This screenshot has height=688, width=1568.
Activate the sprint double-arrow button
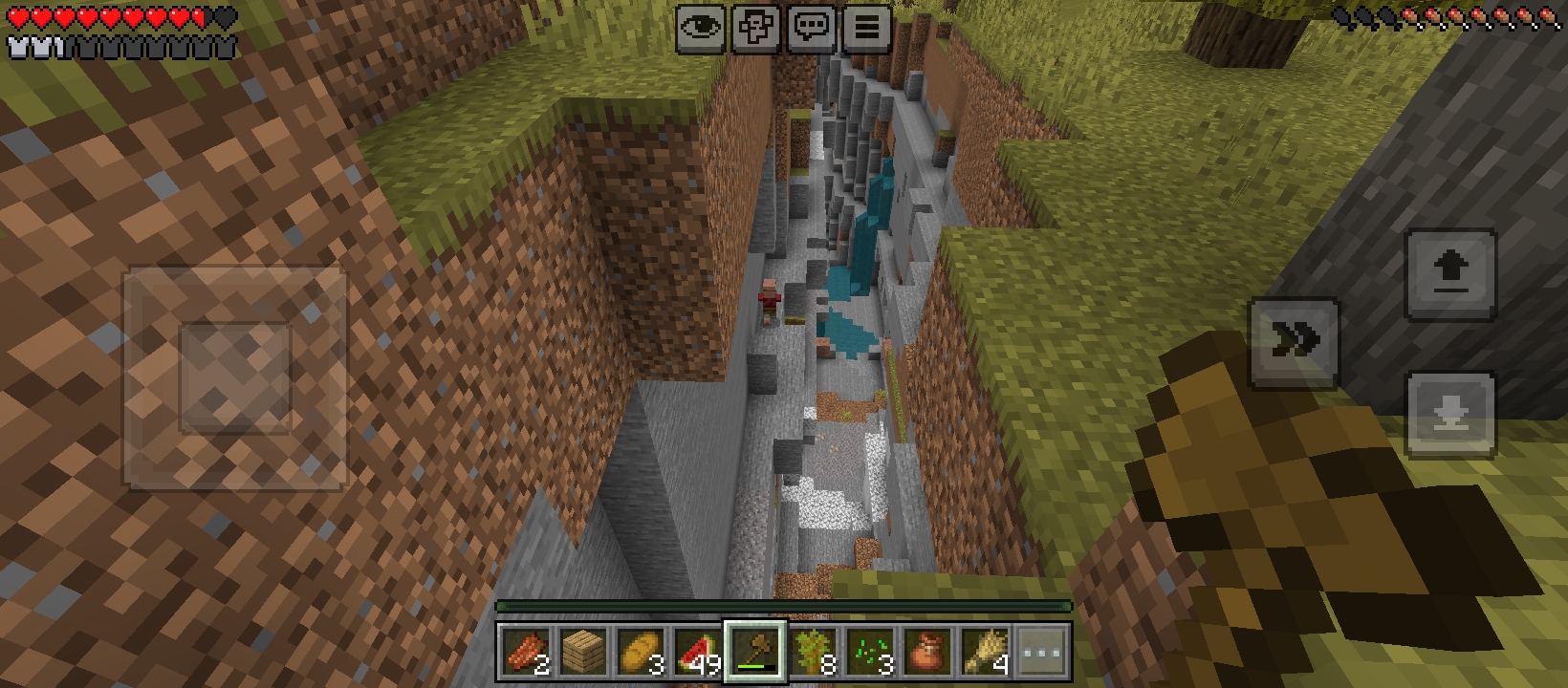tap(1294, 342)
